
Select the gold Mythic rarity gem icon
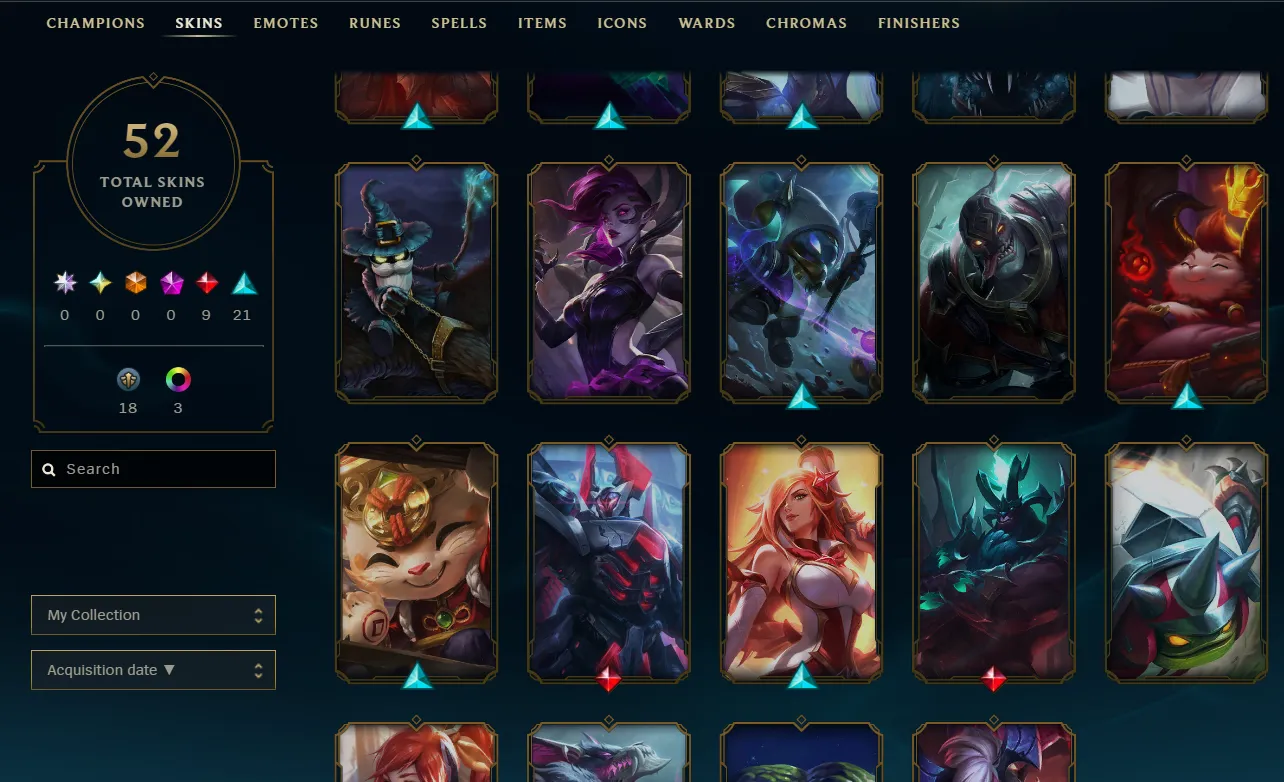click(99, 283)
